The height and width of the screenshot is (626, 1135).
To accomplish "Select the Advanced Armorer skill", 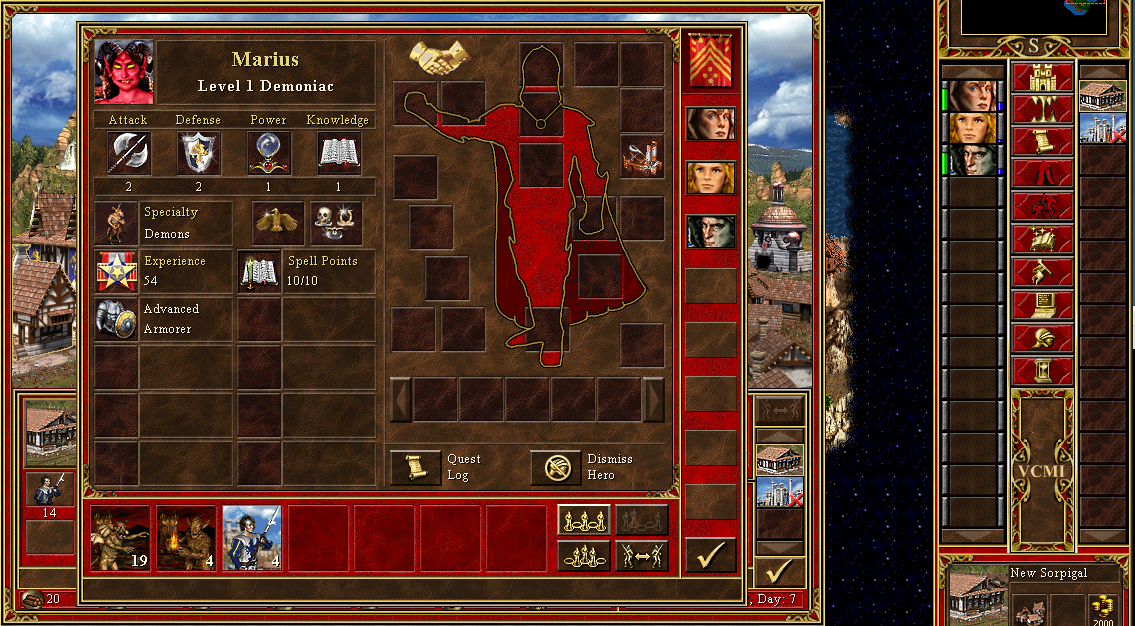I will point(117,319).
